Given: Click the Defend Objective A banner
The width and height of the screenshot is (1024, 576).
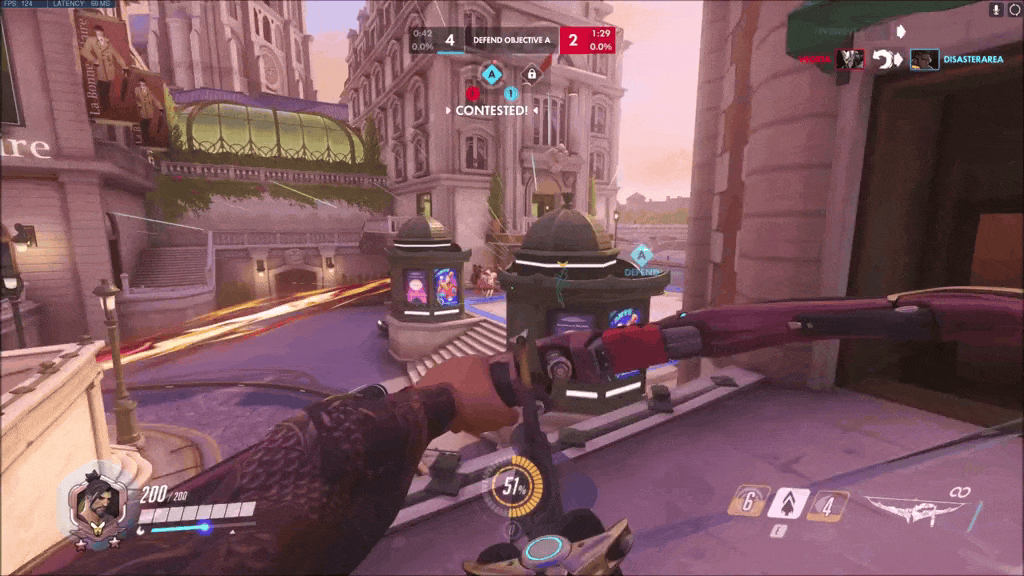Looking at the screenshot, I should [x=511, y=40].
